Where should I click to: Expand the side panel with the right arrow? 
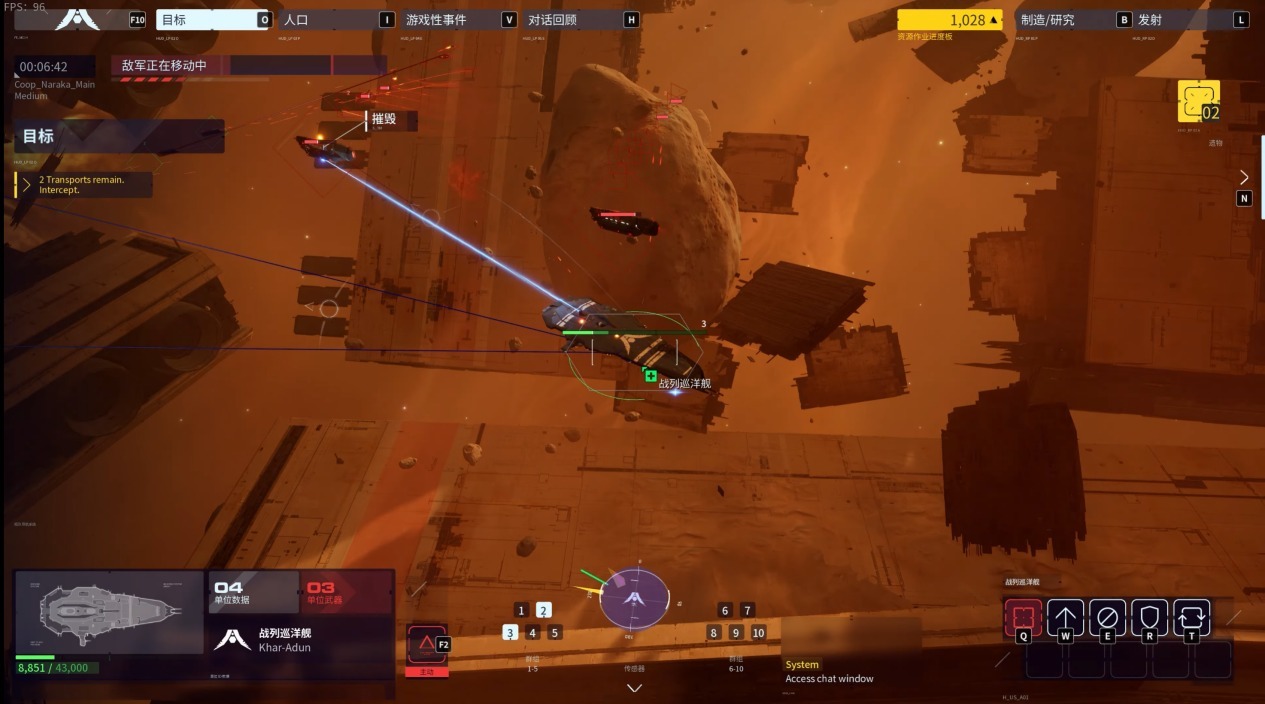tap(1244, 177)
